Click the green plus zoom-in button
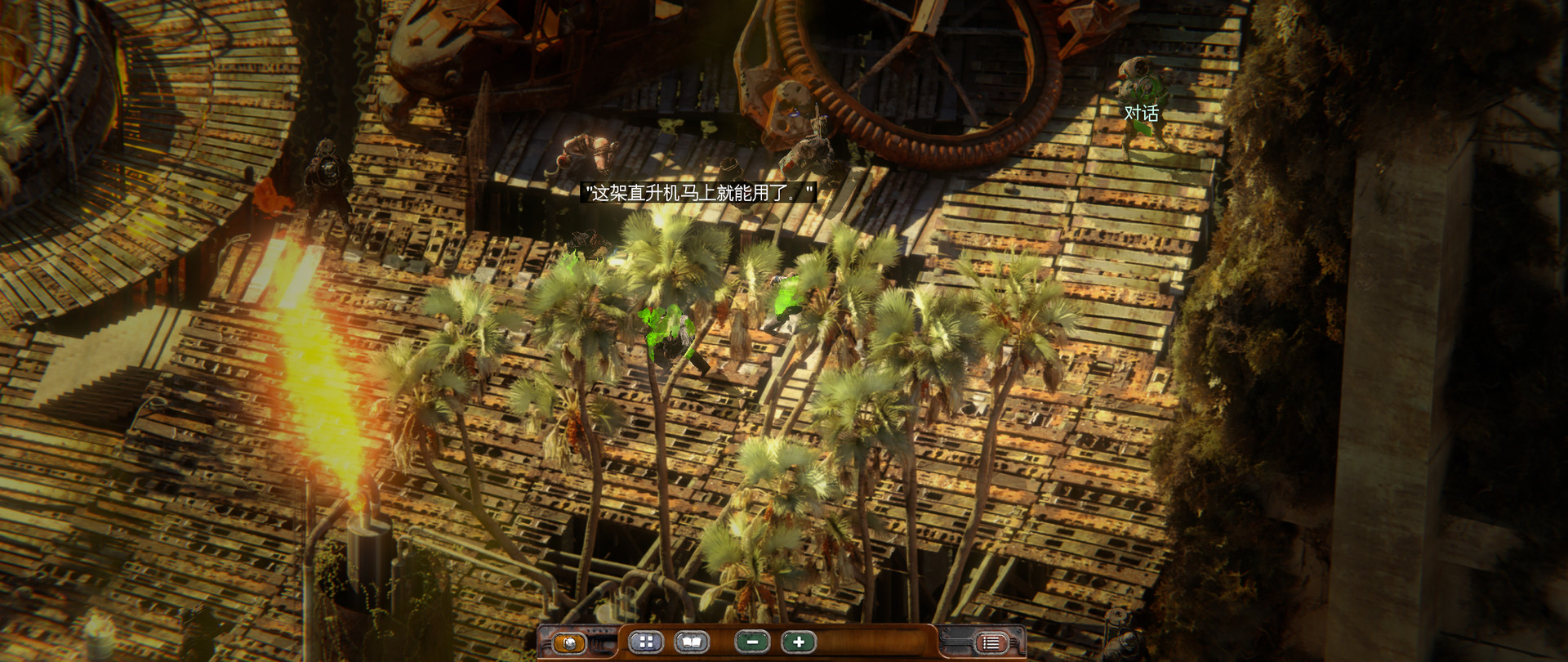 (798, 642)
